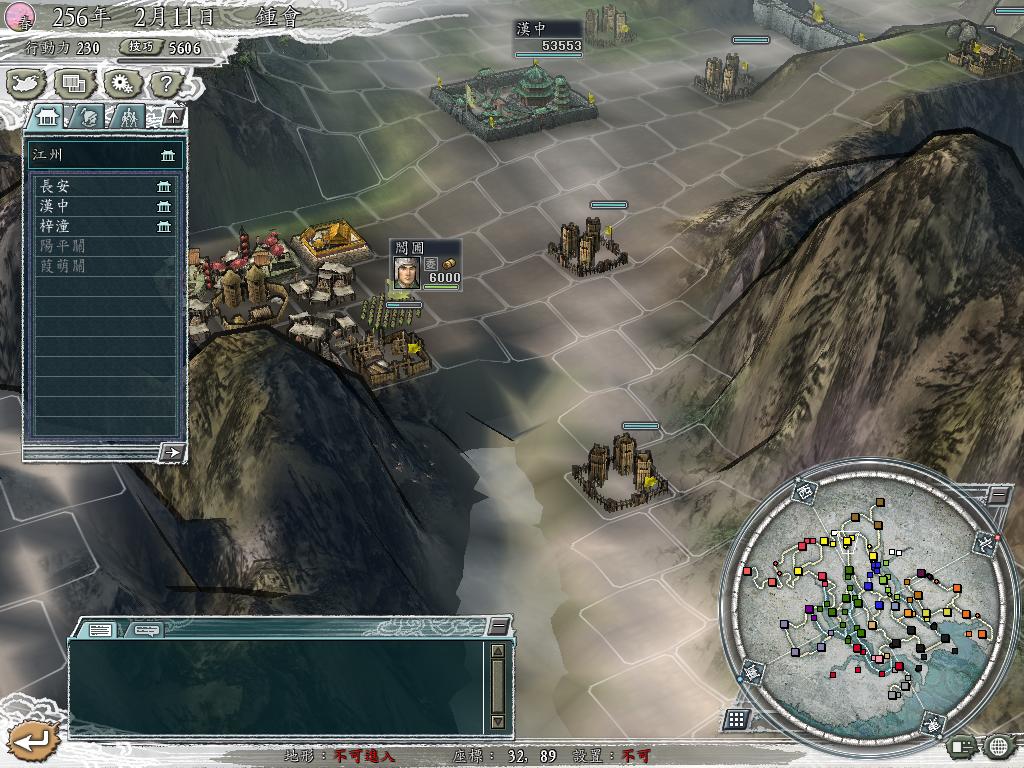Minimize the minimap panel
This screenshot has width=1024, height=768.
tap(998, 494)
